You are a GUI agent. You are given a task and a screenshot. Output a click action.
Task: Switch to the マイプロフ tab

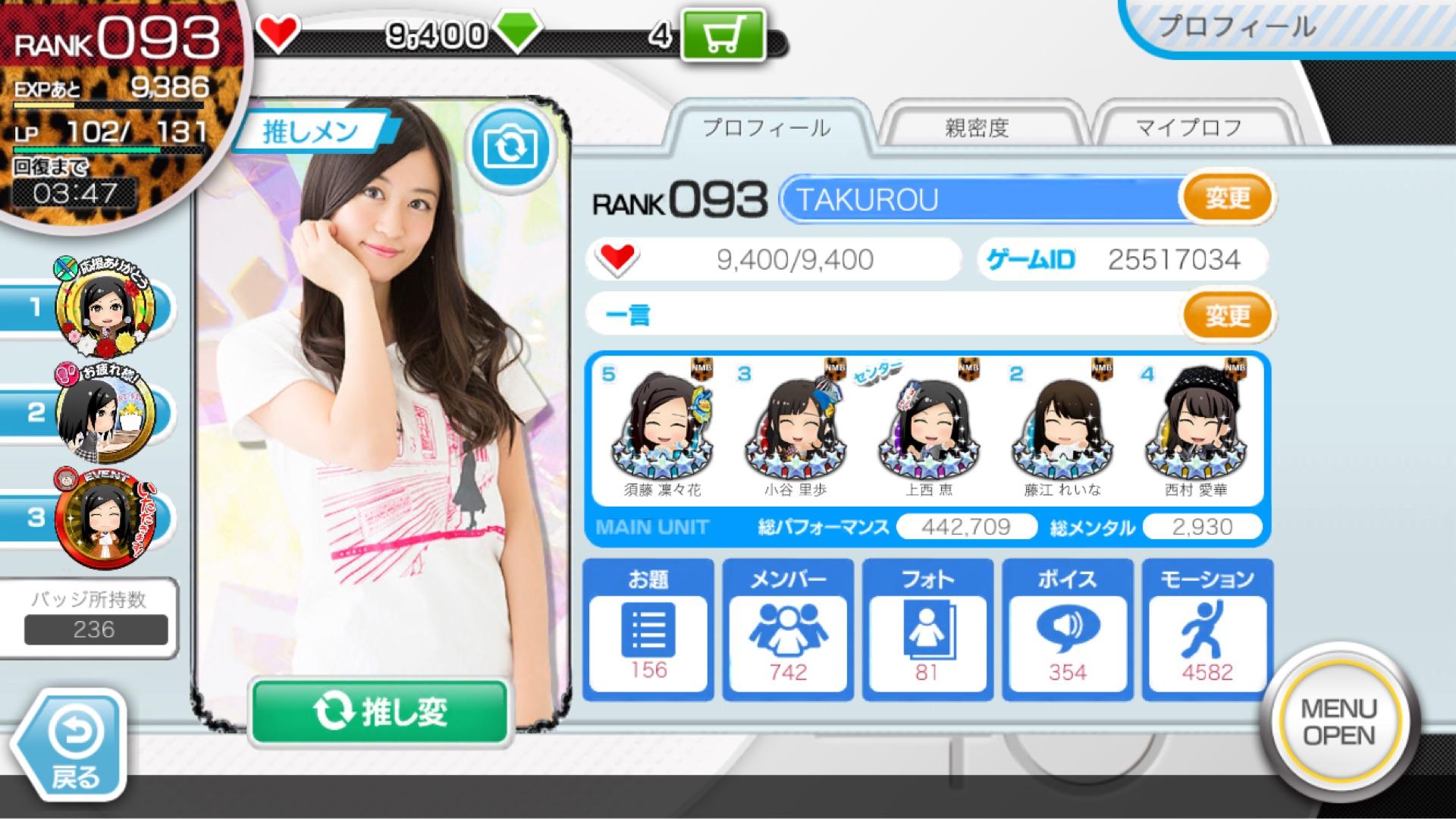tap(1188, 127)
